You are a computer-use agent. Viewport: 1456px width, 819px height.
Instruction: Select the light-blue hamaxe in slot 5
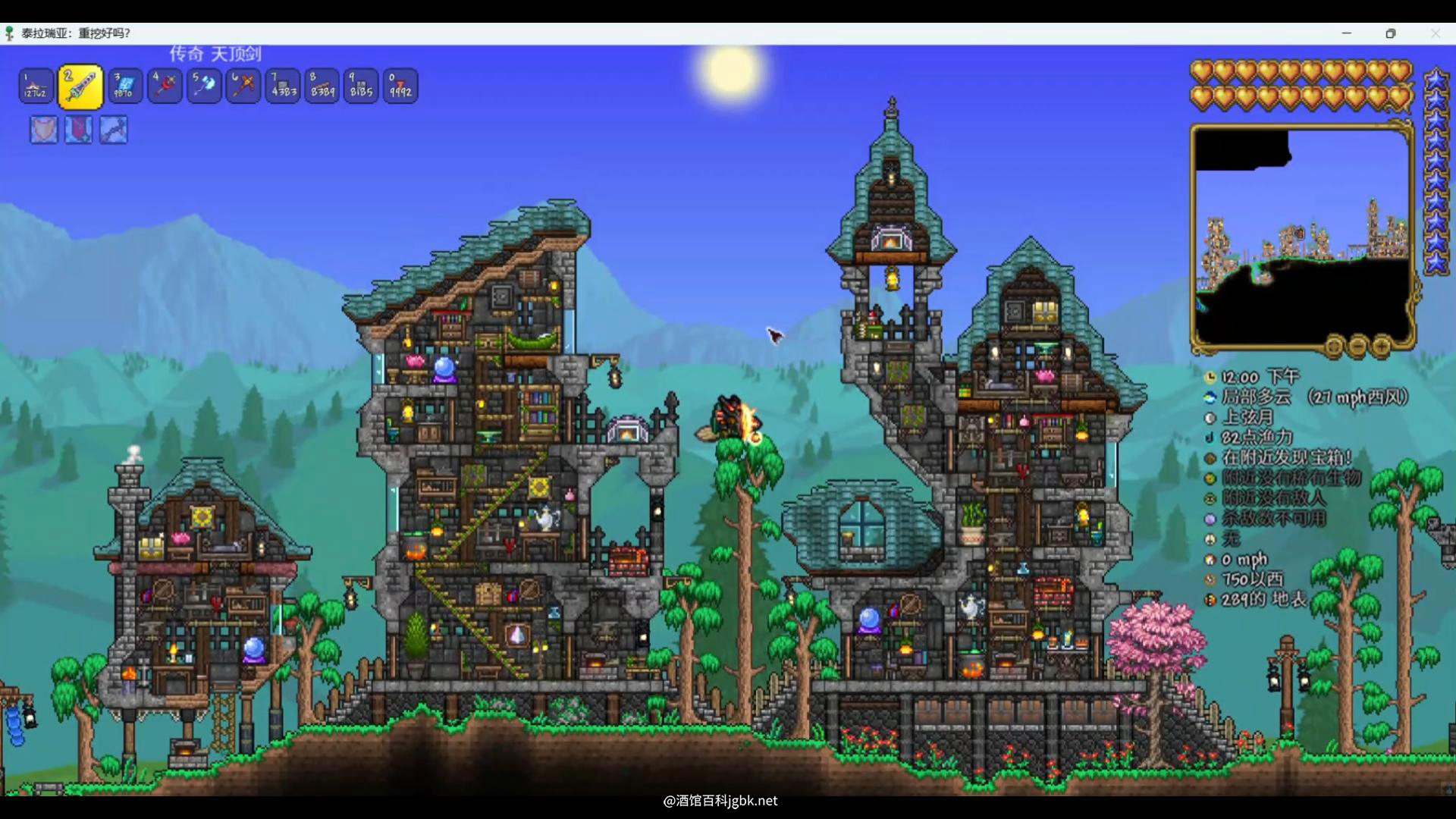pyautogui.click(x=203, y=86)
